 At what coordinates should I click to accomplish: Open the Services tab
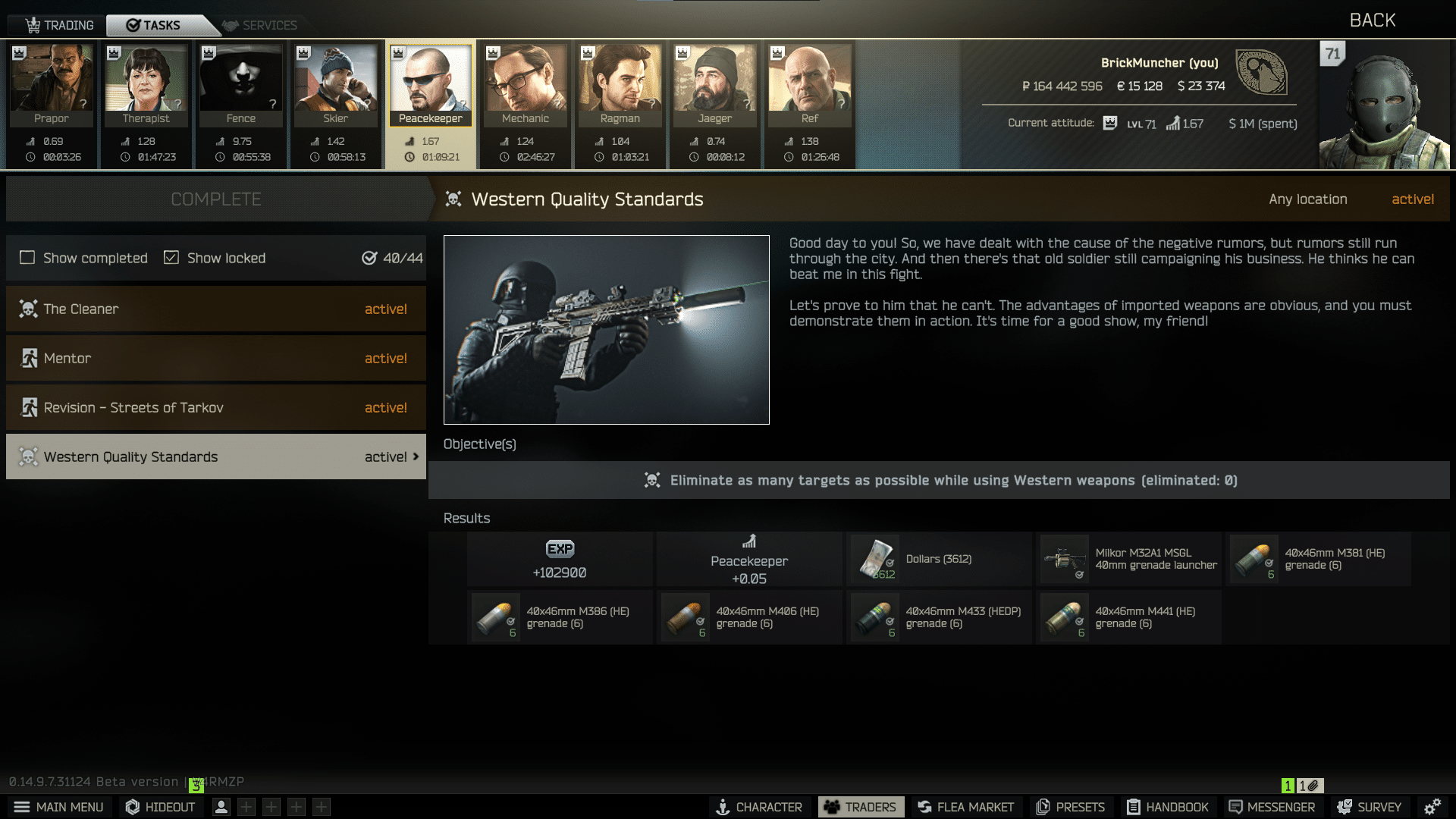point(260,25)
